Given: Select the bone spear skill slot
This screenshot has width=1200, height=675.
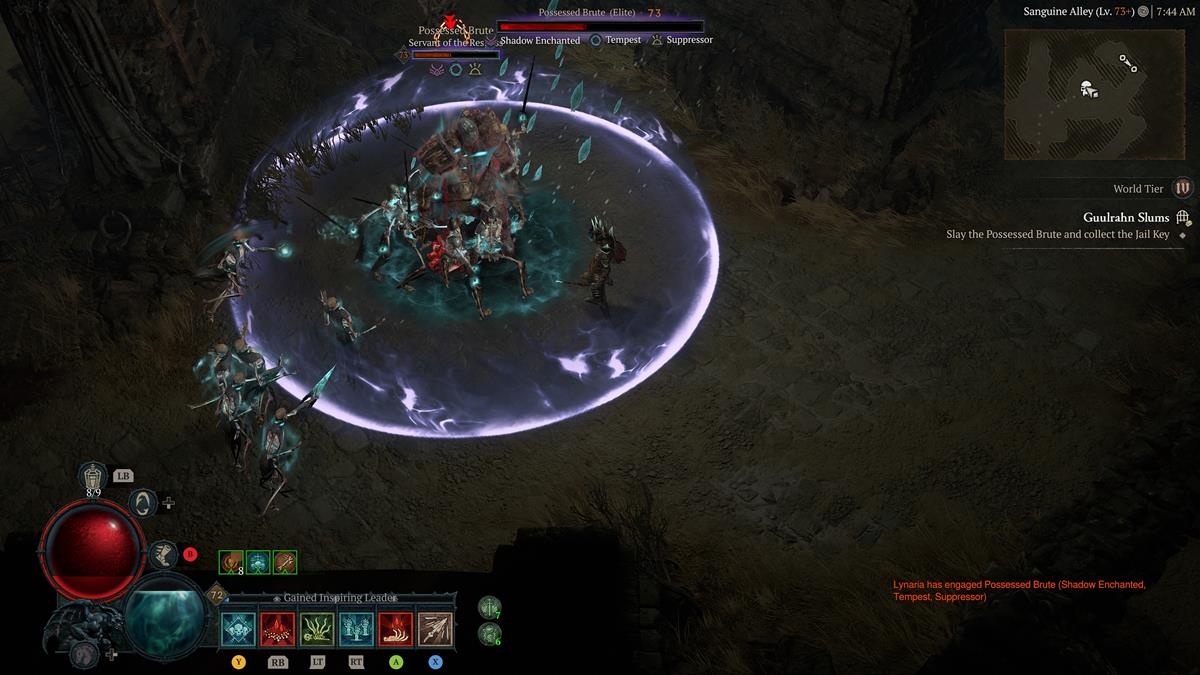Looking at the screenshot, I should point(435,630).
